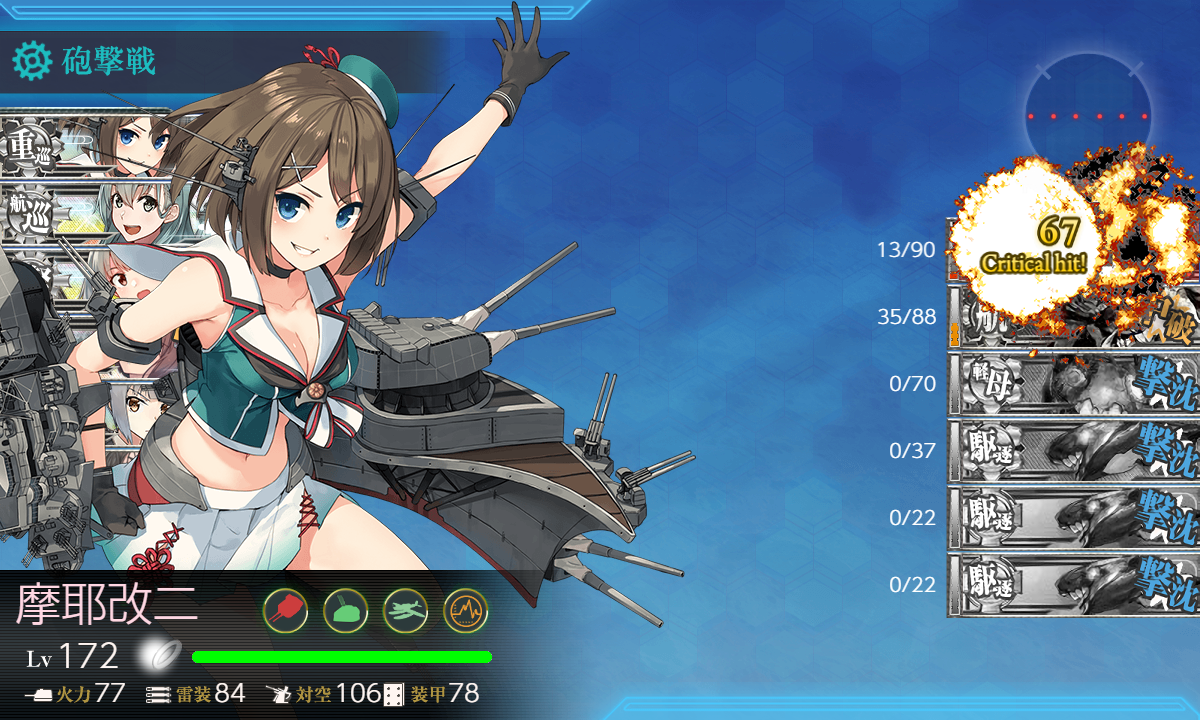
Task: Select the orange radar equipment icon
Action: tap(465, 609)
